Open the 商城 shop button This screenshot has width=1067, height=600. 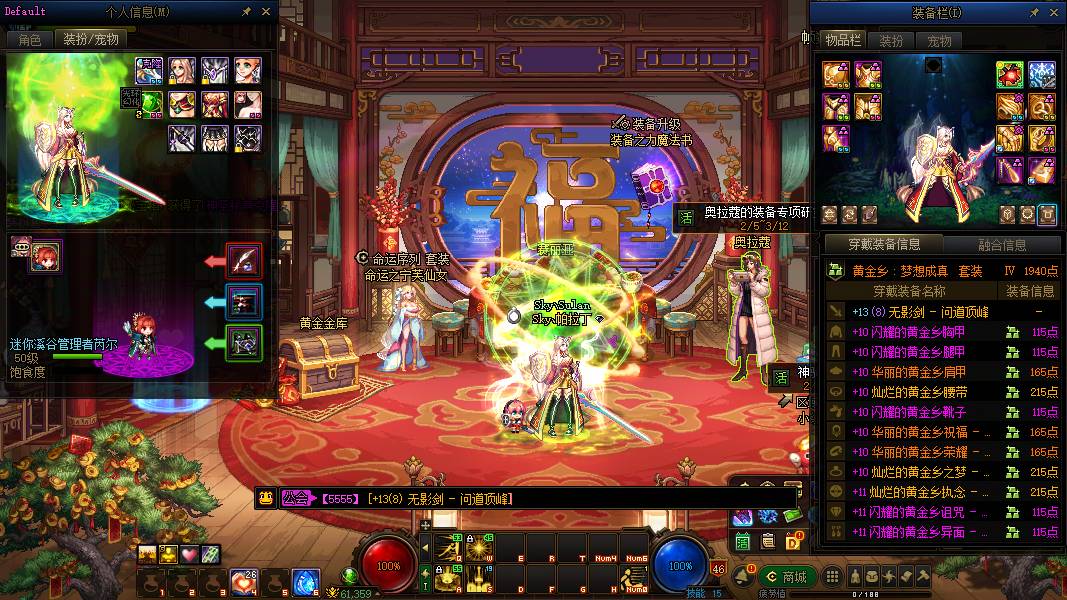pyautogui.click(x=786, y=577)
